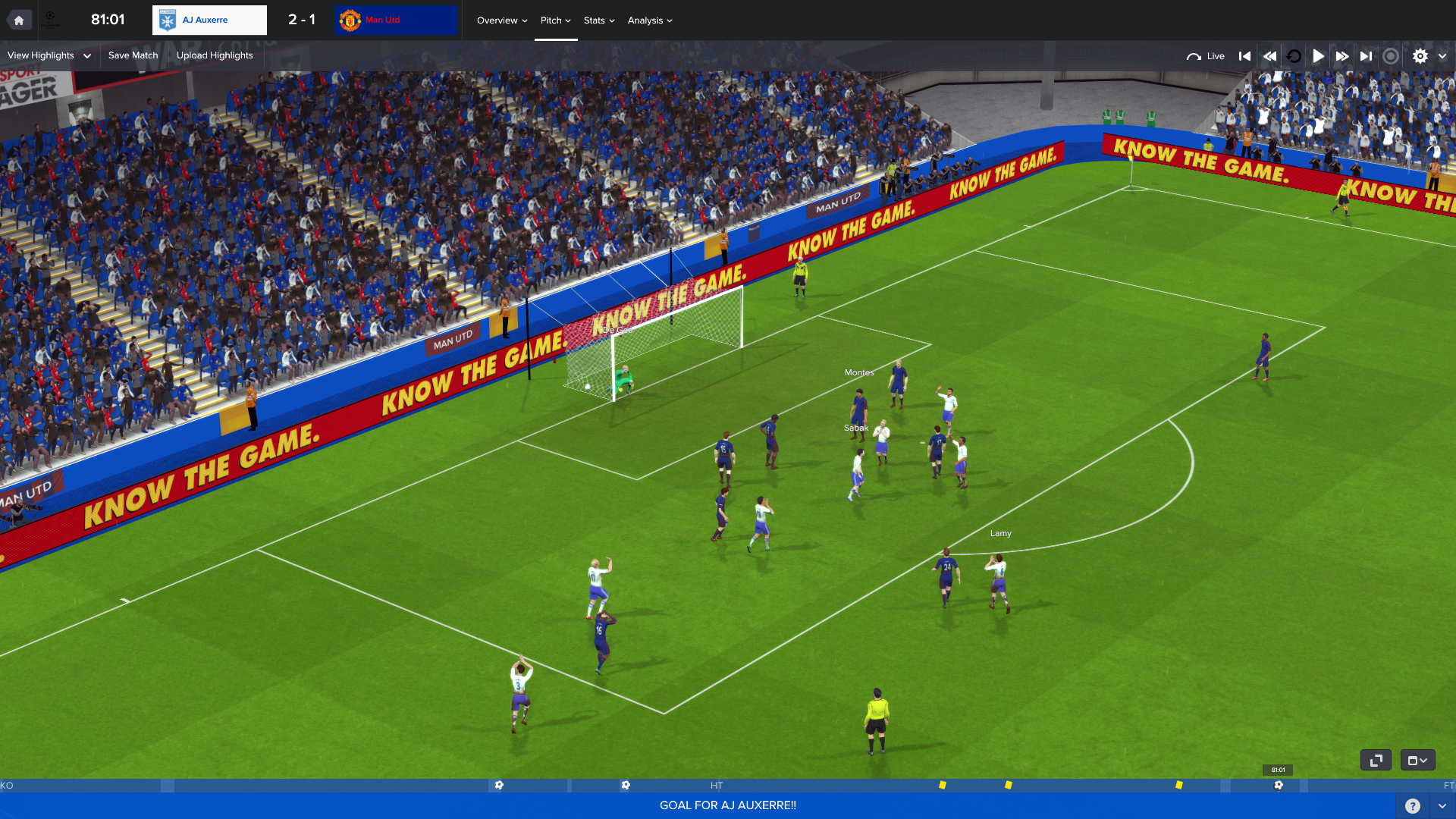Open the Stats dropdown menu
Viewport: 1456px width, 819px height.
point(598,20)
